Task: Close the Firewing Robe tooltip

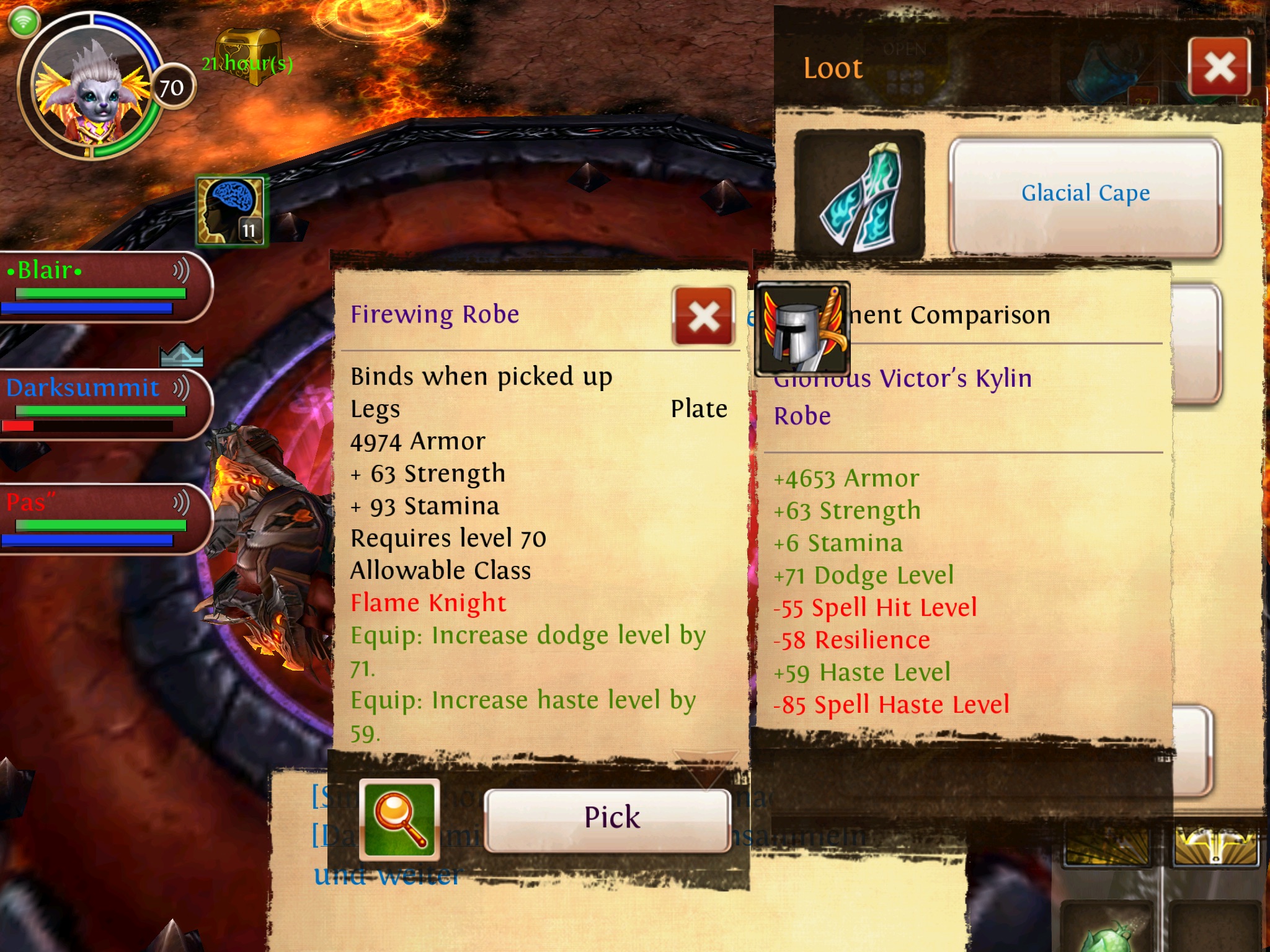Action: (x=704, y=317)
